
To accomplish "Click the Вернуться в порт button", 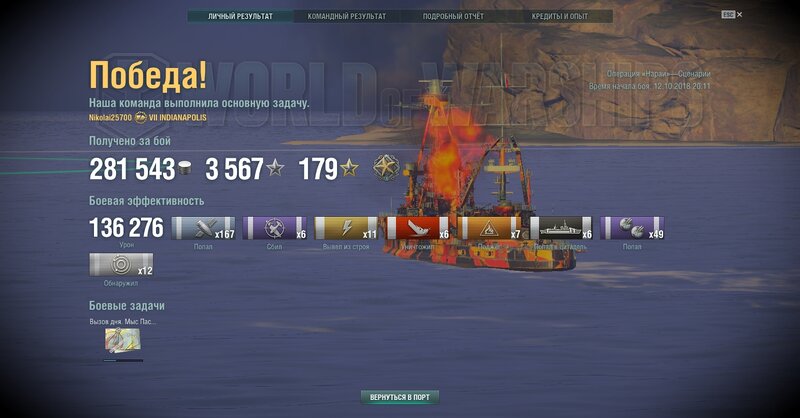I will 400,397.
